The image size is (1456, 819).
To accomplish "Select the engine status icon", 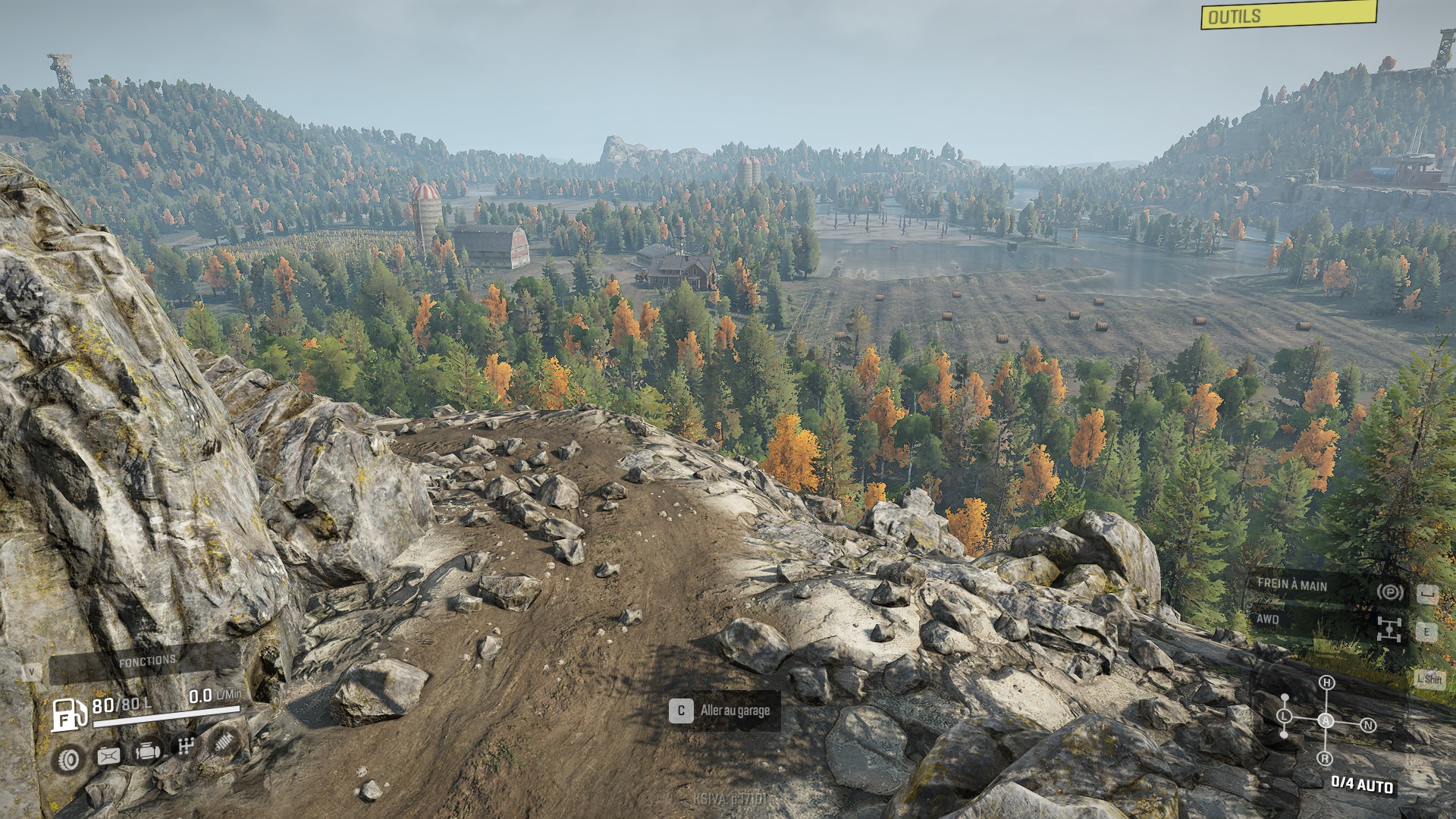I will point(147,752).
